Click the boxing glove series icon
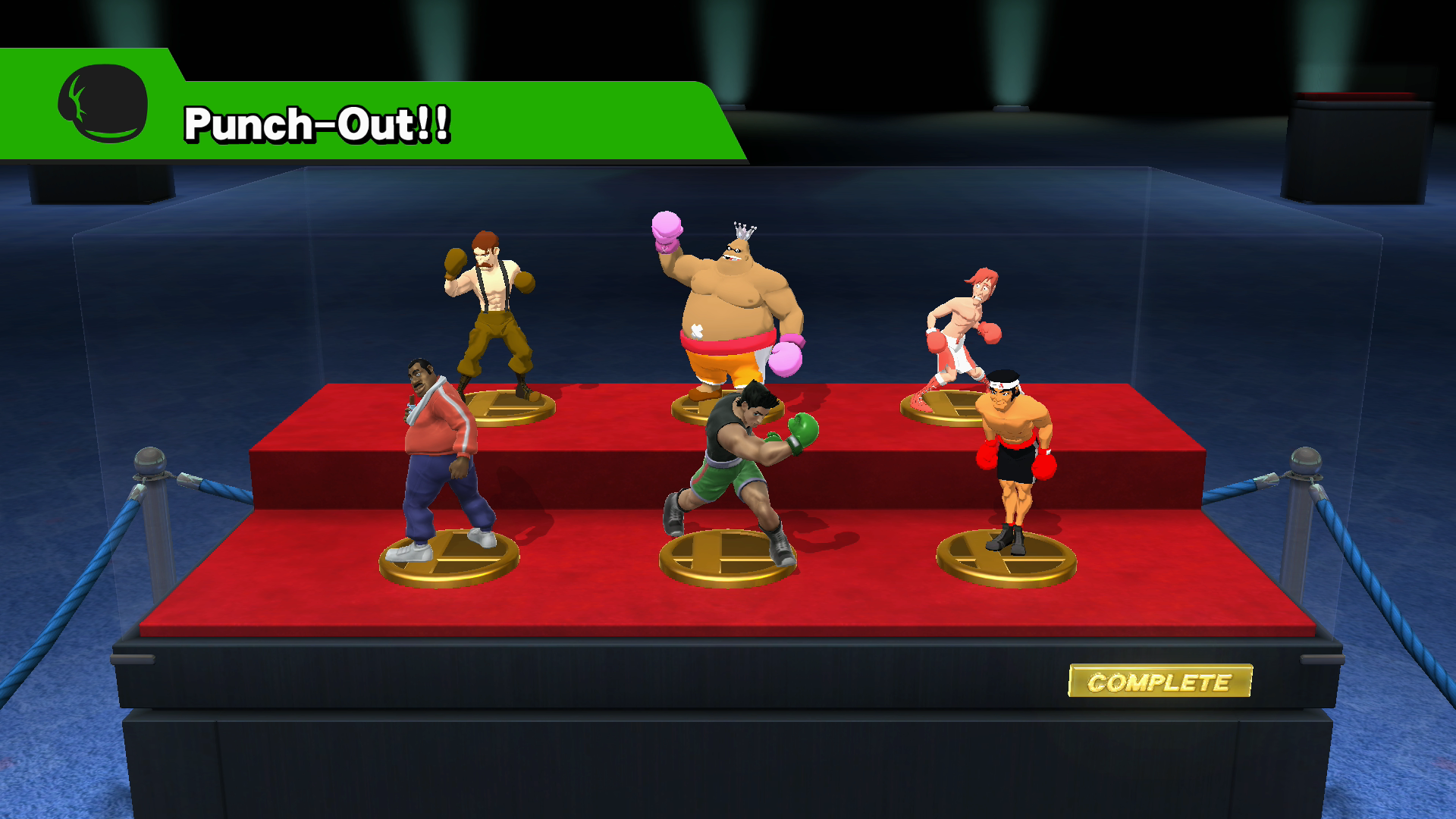This screenshot has height=819, width=1456. pos(103,103)
